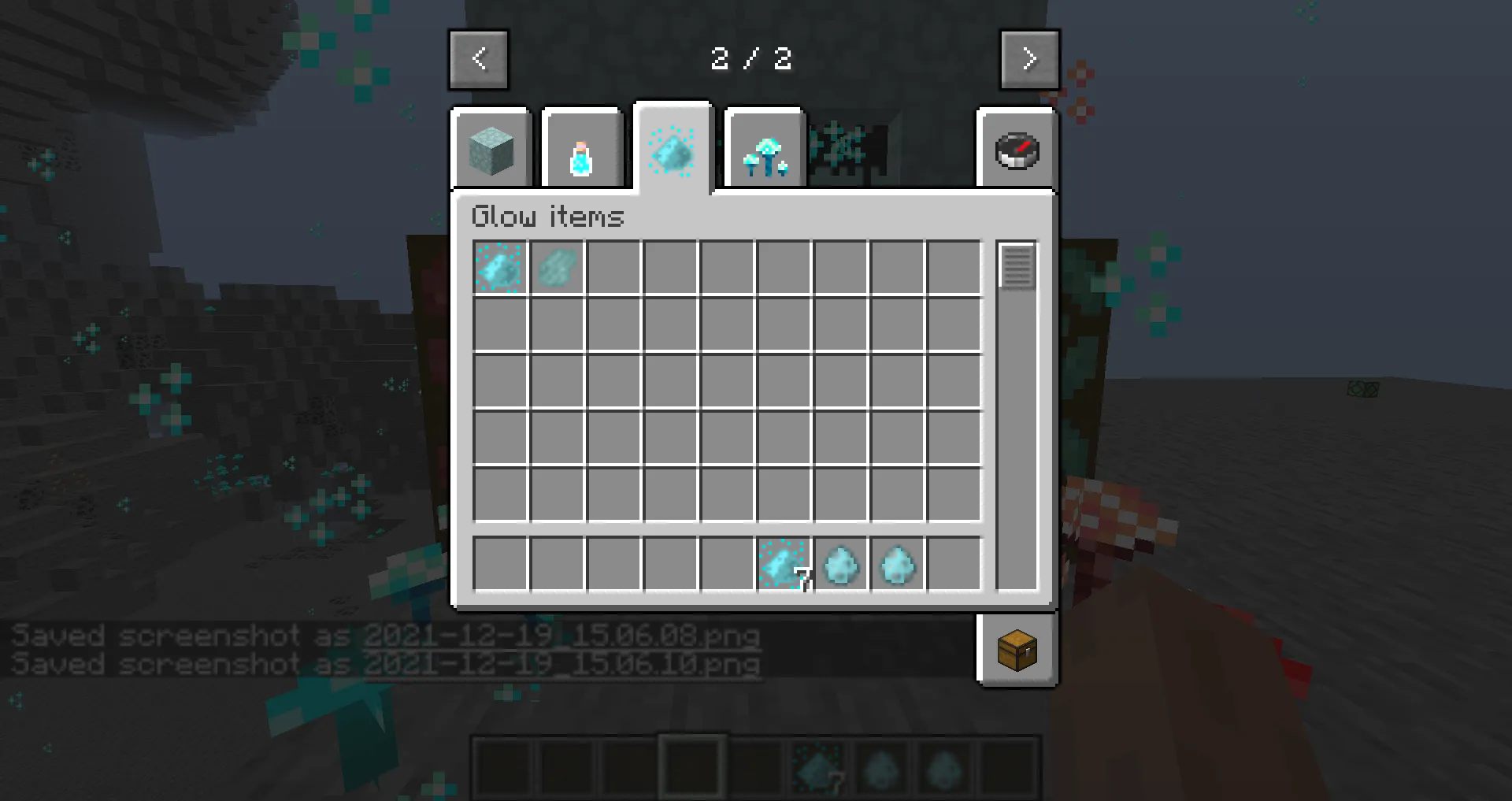Viewport: 1512px width, 801px height.
Task: Select the glow dust stack in the hotbar
Action: (x=819, y=766)
